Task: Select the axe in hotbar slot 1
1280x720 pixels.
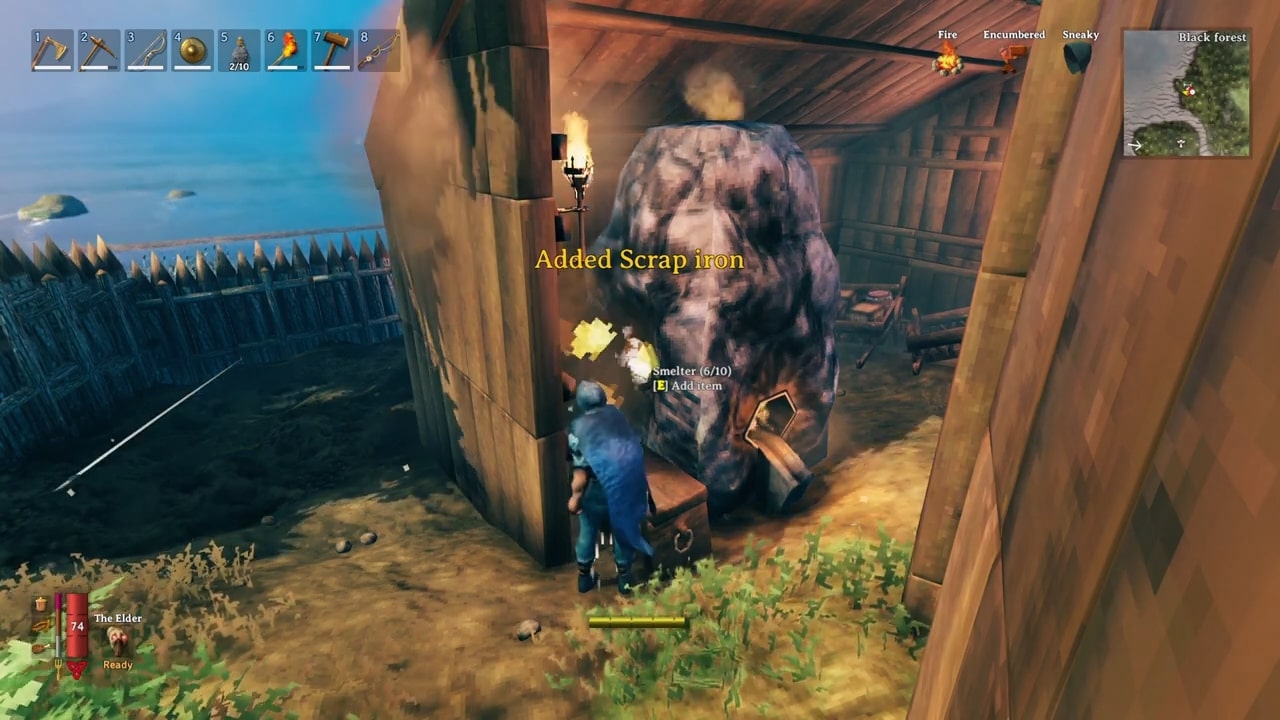Action: click(x=51, y=50)
